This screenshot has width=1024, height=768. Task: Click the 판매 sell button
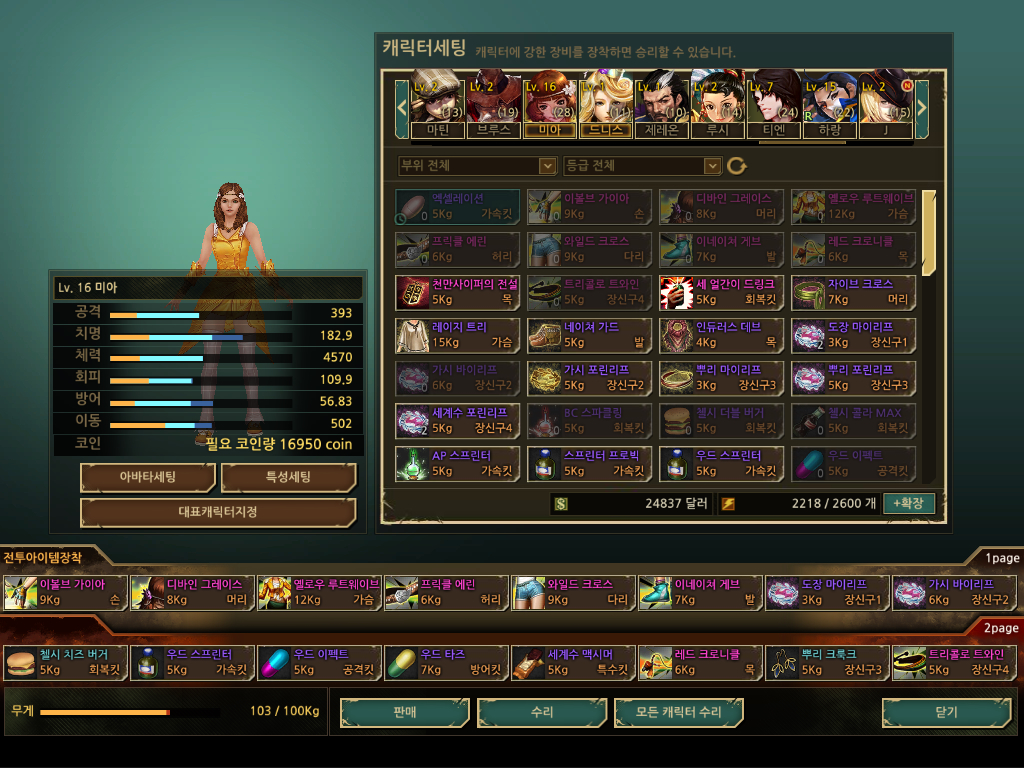pyautogui.click(x=404, y=712)
